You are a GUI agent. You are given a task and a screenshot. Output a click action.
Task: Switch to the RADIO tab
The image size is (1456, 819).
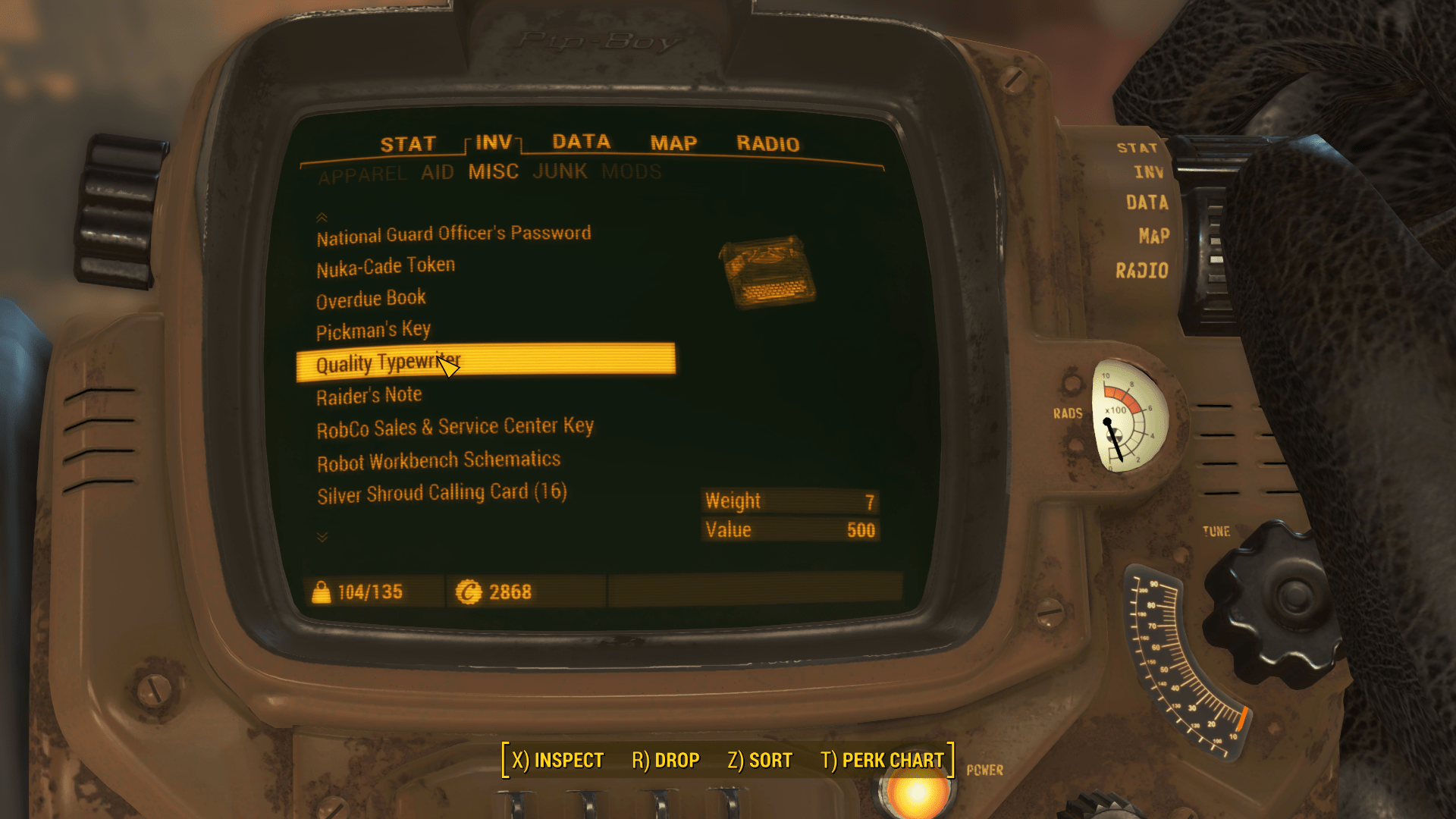click(767, 144)
